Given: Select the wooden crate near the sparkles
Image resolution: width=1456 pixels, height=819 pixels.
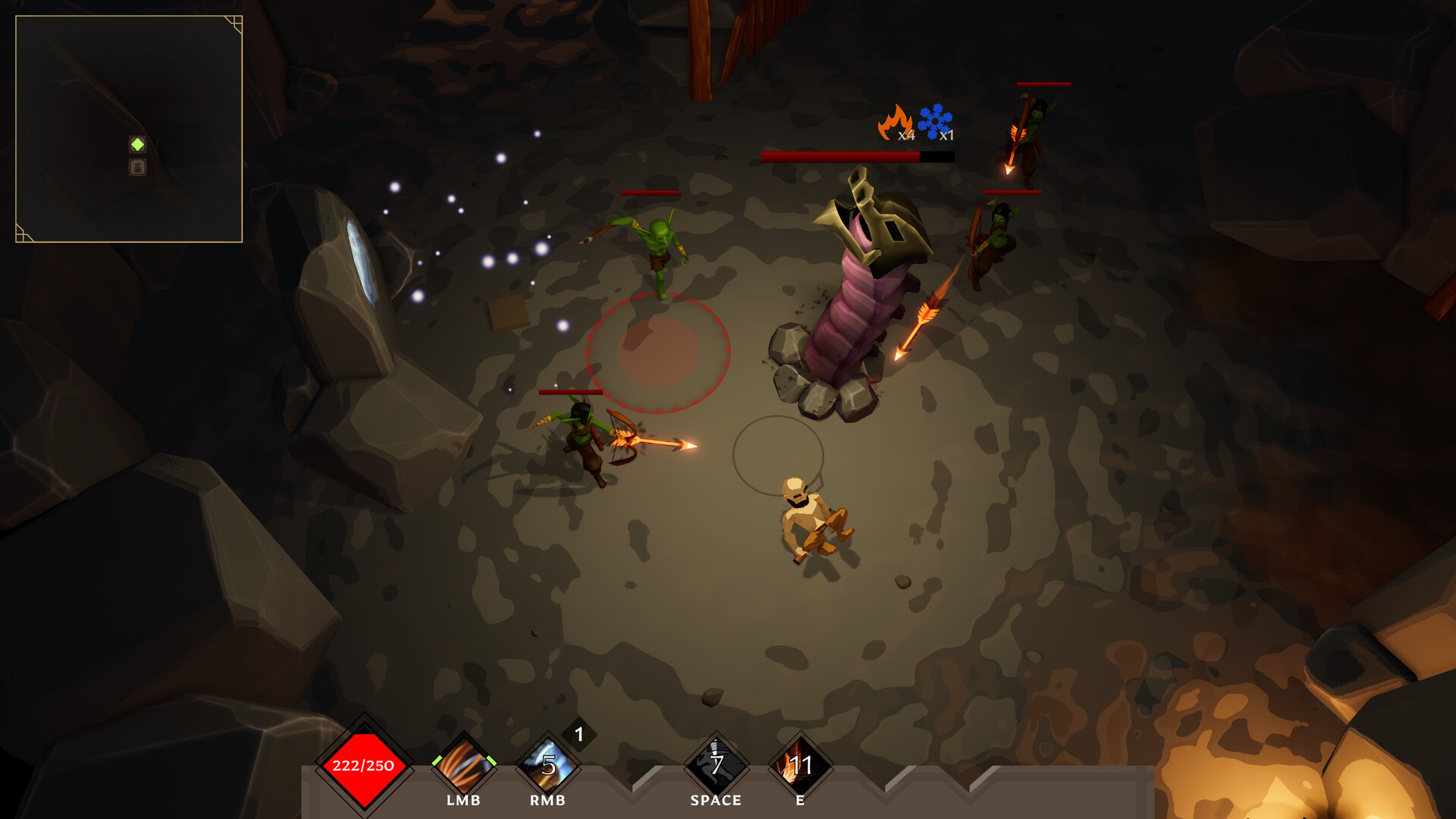Looking at the screenshot, I should pyautogui.click(x=507, y=315).
